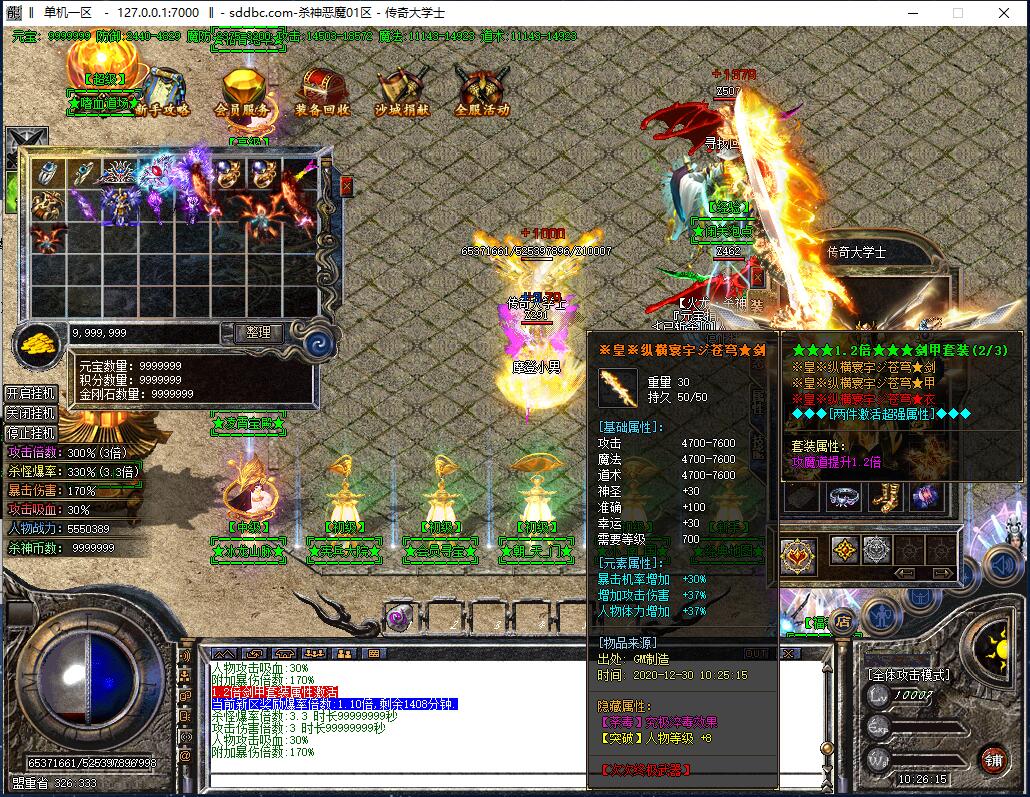This screenshot has height=797, width=1030.
Task: Open the 沙城捐献 donation menu
Action: click(402, 93)
